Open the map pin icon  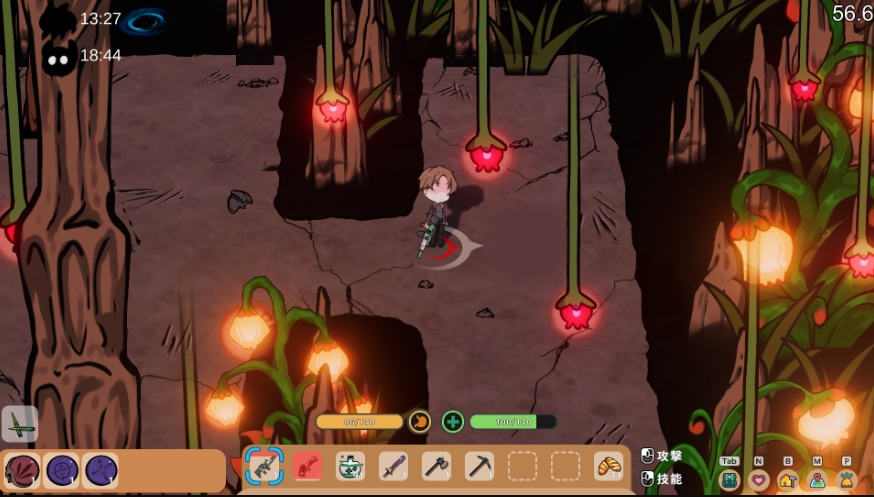pos(817,479)
